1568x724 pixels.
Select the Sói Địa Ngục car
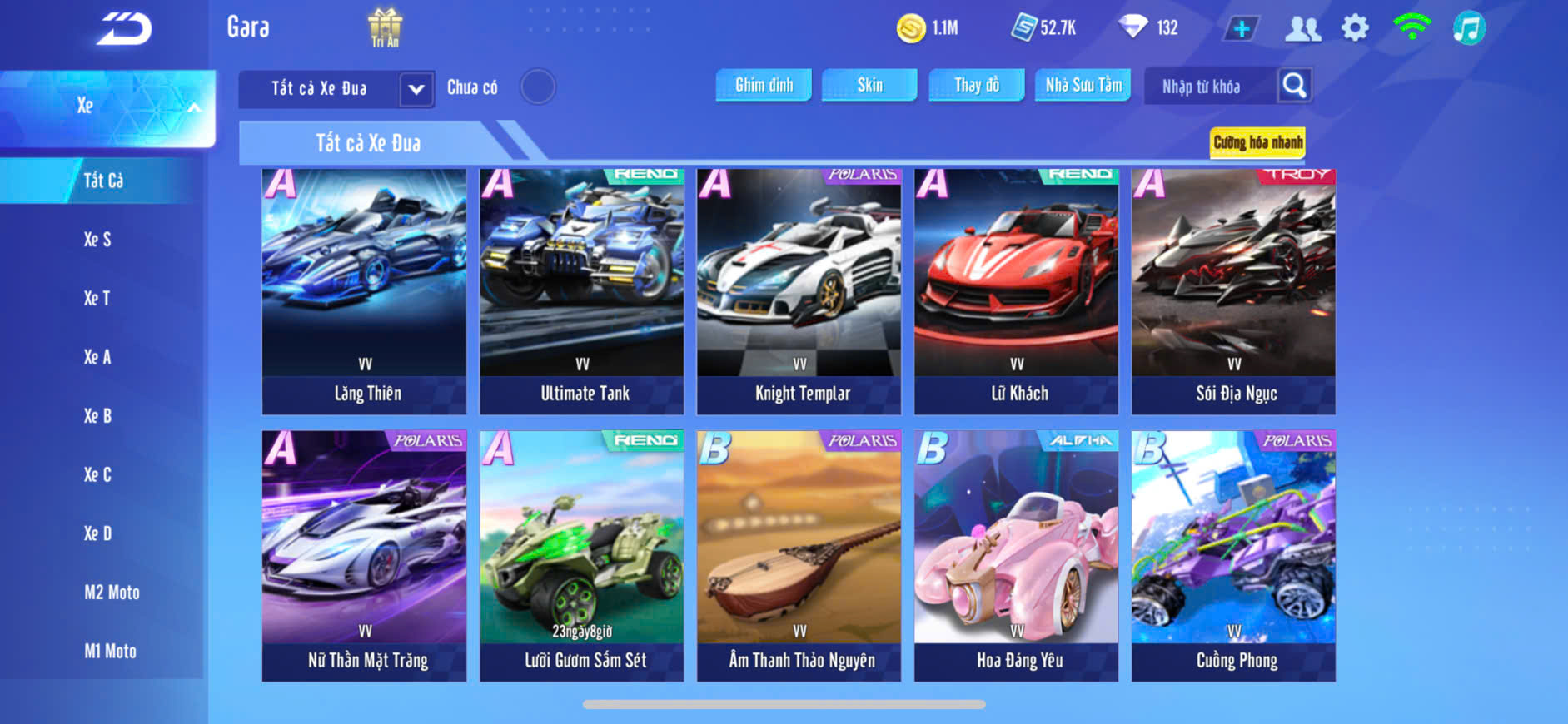[1233, 291]
